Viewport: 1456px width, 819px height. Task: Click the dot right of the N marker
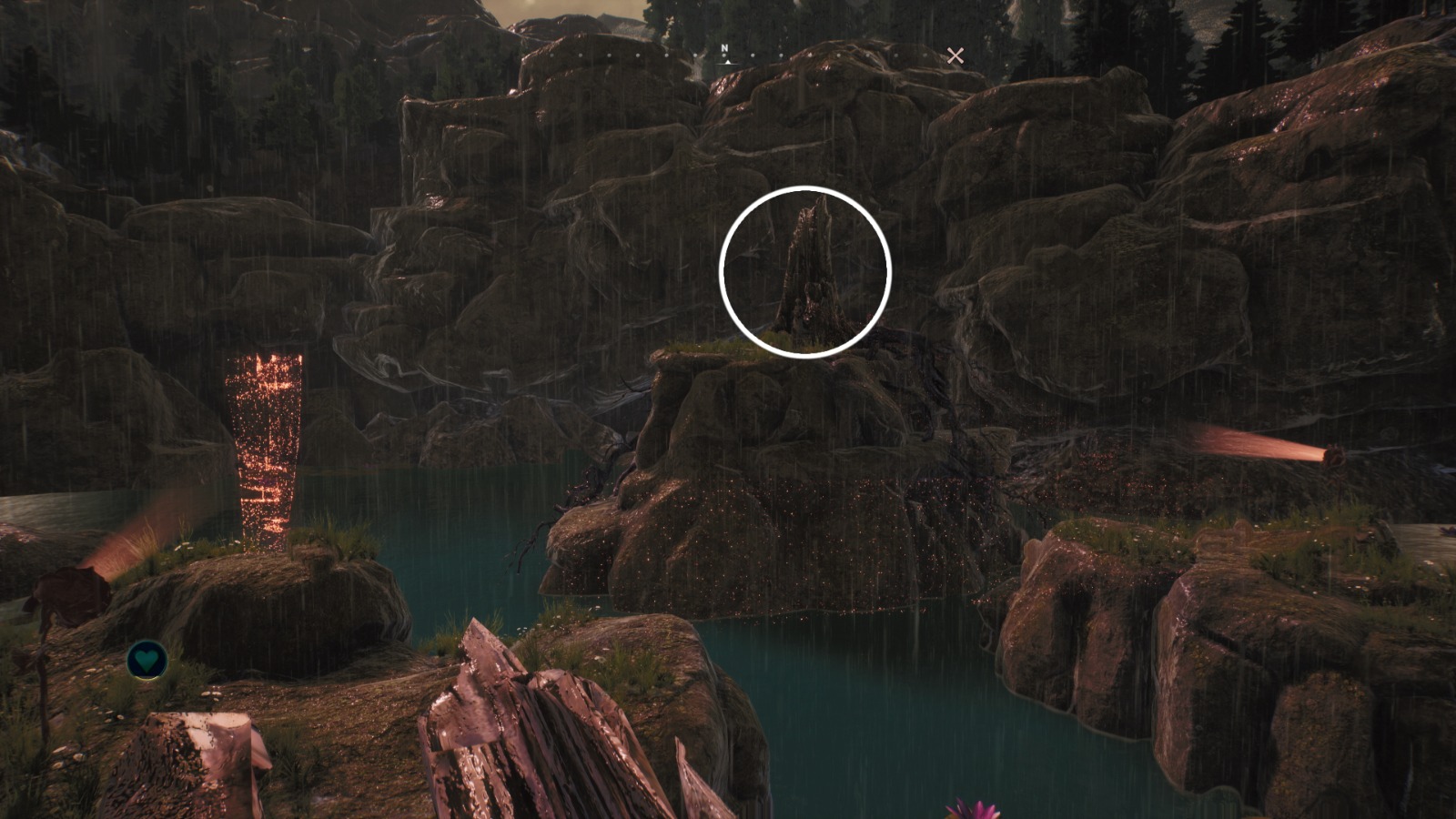coord(753,55)
